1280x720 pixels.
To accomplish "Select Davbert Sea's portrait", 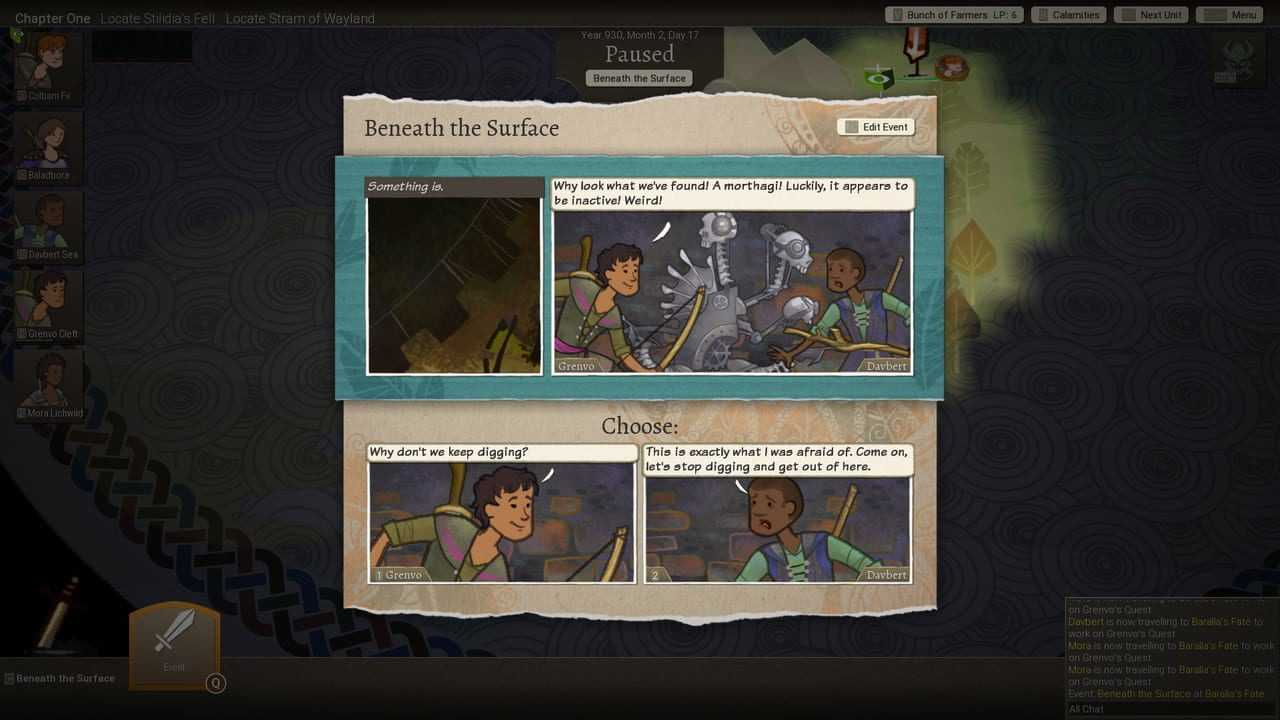I will [x=48, y=223].
